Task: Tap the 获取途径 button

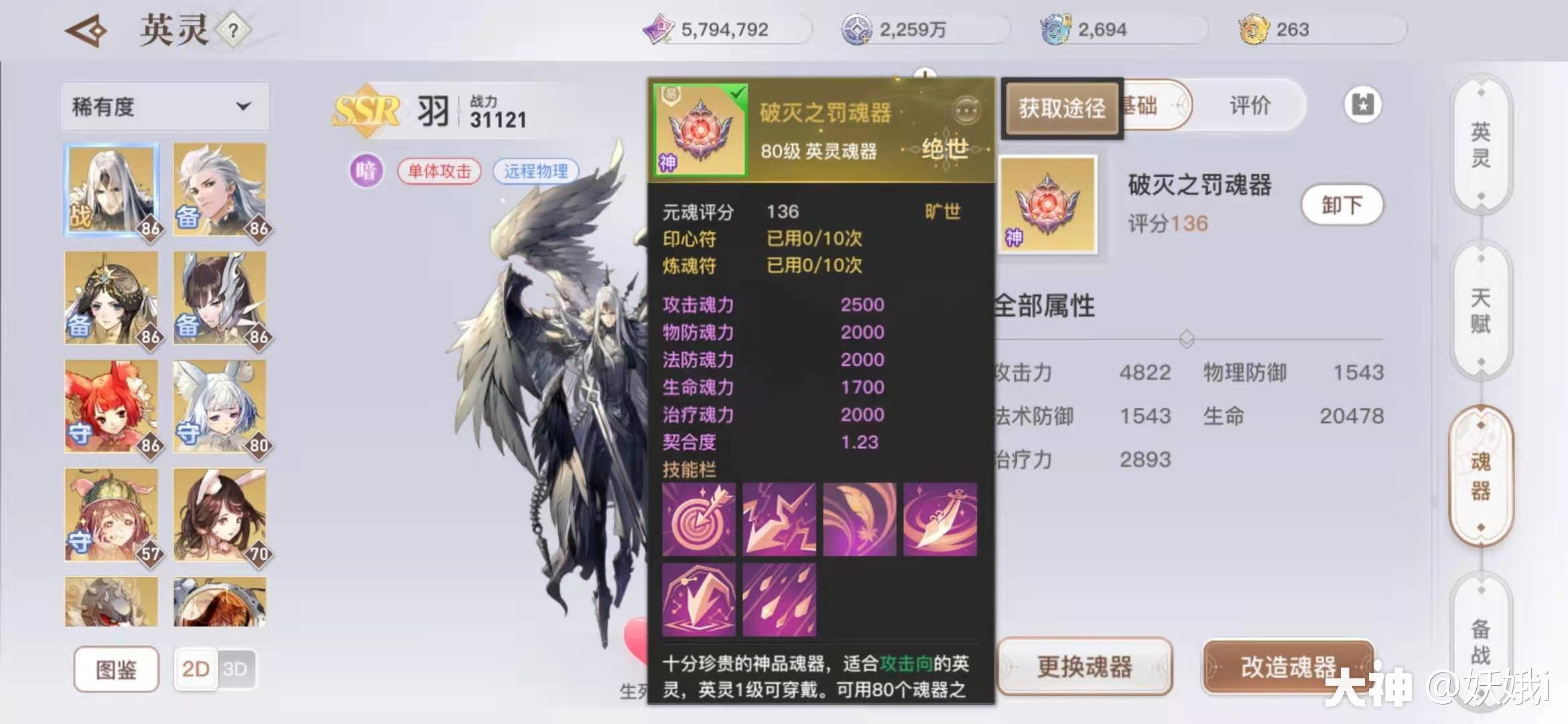Action: 1062,107
